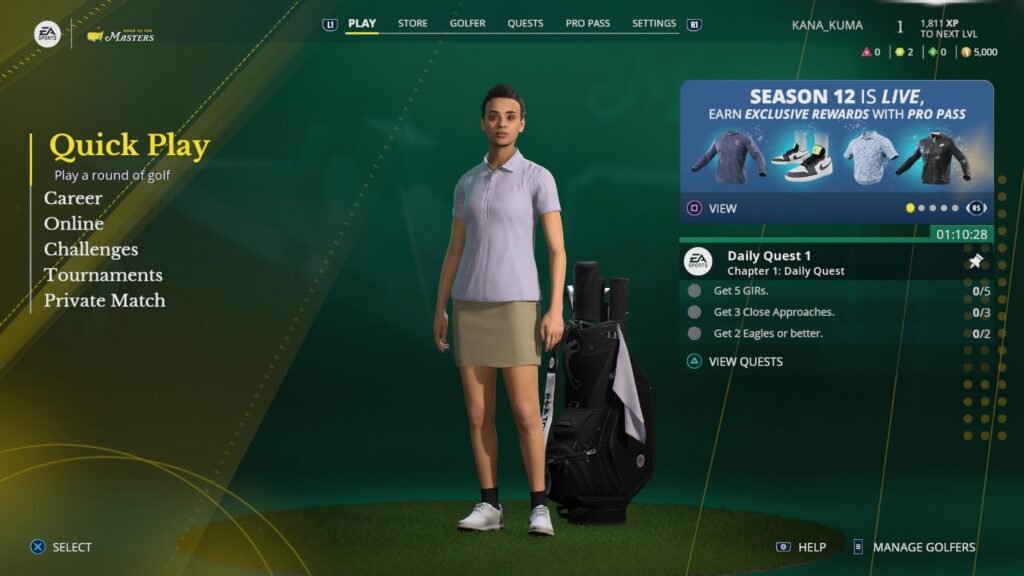Choose the Online menu option
The width and height of the screenshot is (1024, 576).
coord(74,224)
